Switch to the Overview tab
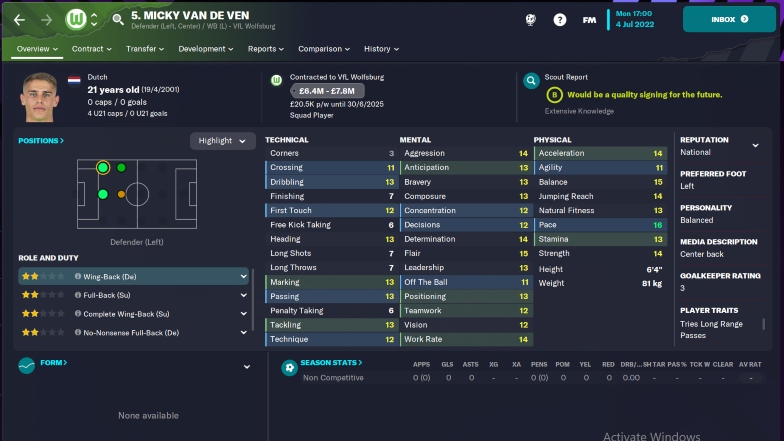784x441 pixels. (x=36, y=48)
